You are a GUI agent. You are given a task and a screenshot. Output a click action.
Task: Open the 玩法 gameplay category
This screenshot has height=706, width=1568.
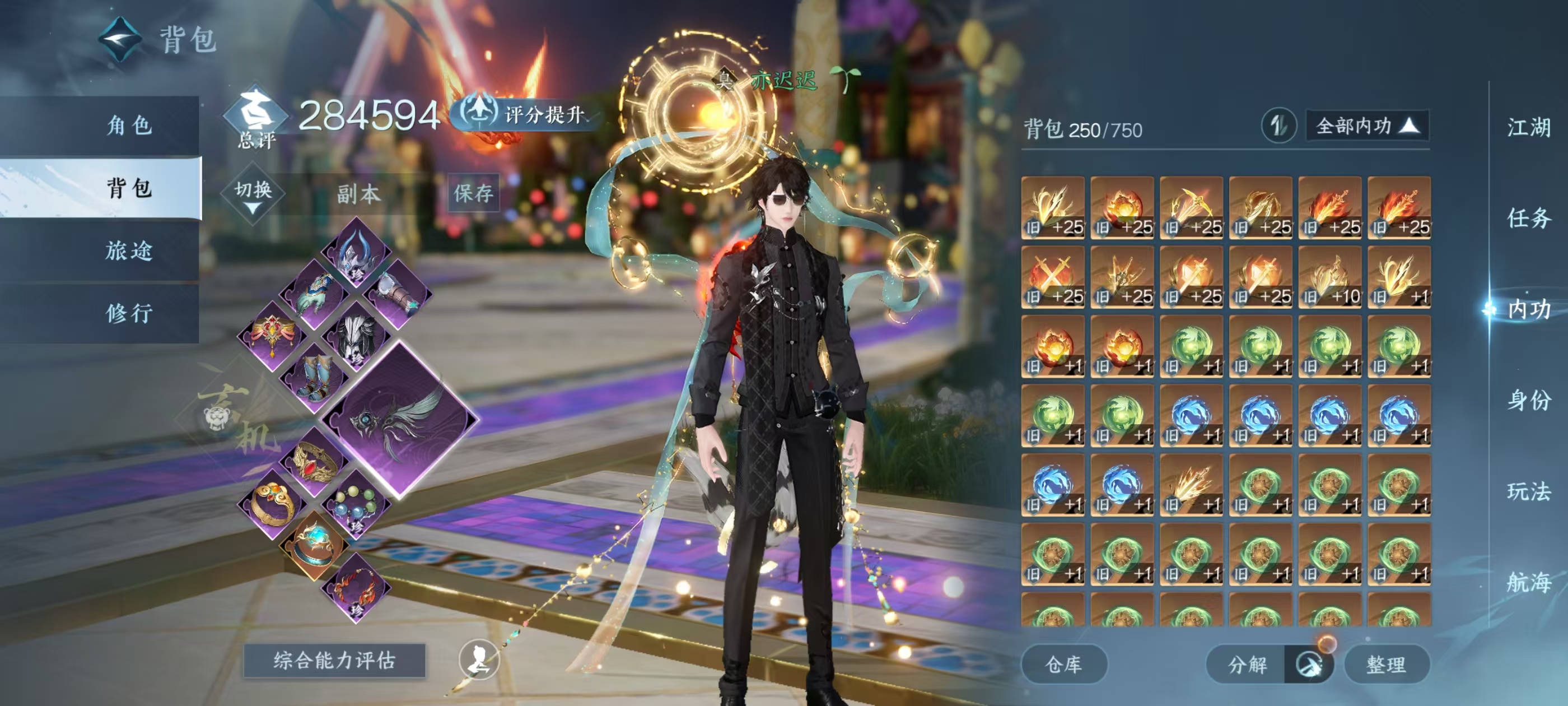coord(1528,491)
